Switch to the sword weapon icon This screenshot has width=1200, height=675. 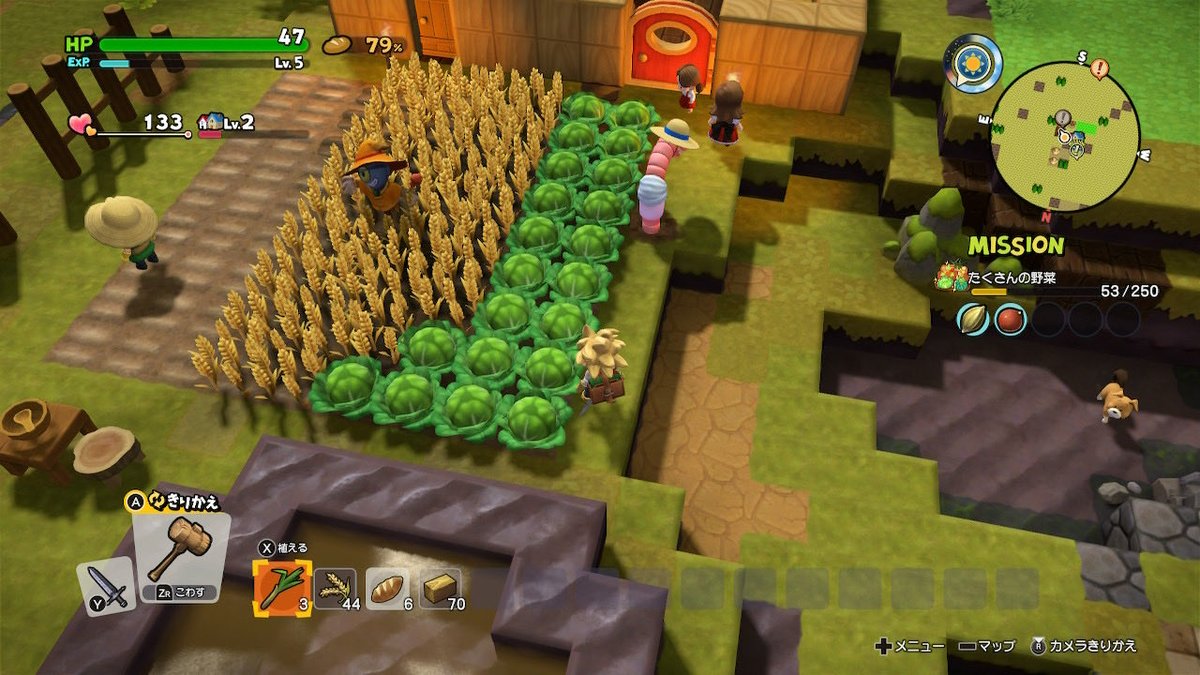click(x=107, y=586)
